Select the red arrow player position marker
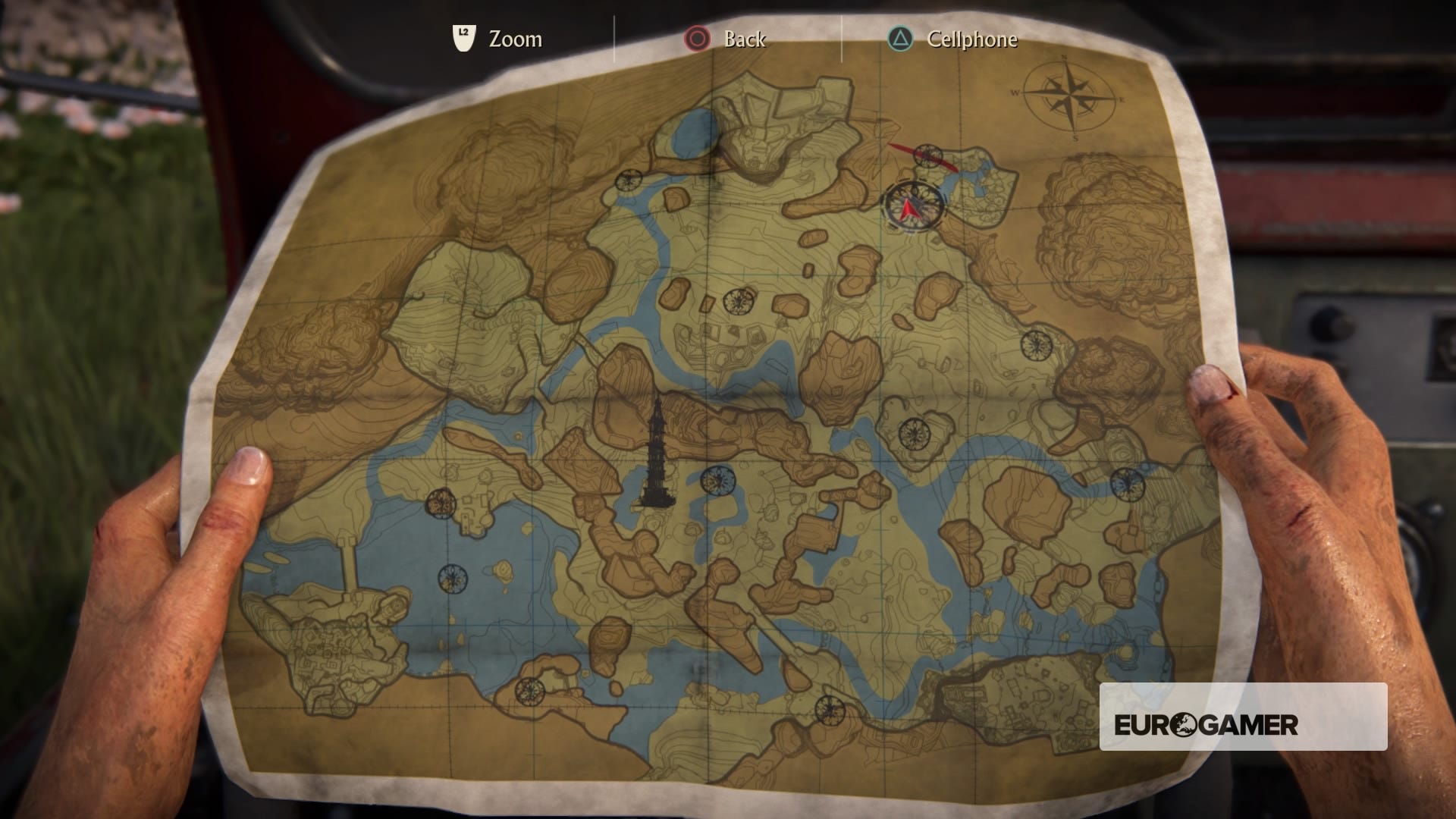This screenshot has height=819, width=1456. [x=912, y=206]
